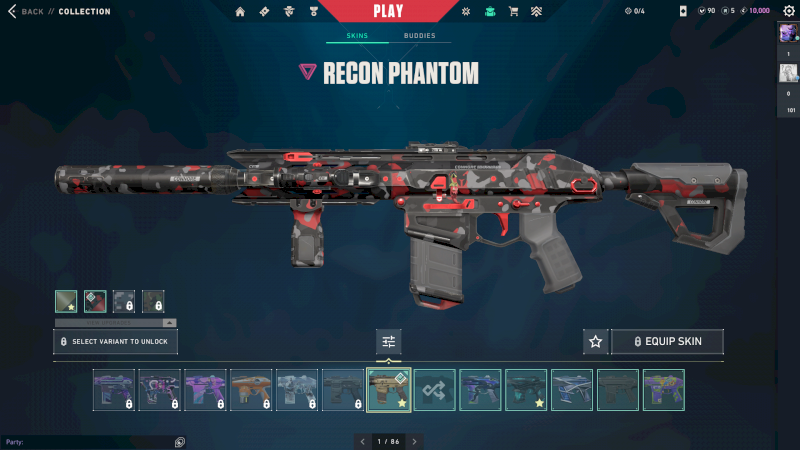Open the store cart icon

click(514, 12)
